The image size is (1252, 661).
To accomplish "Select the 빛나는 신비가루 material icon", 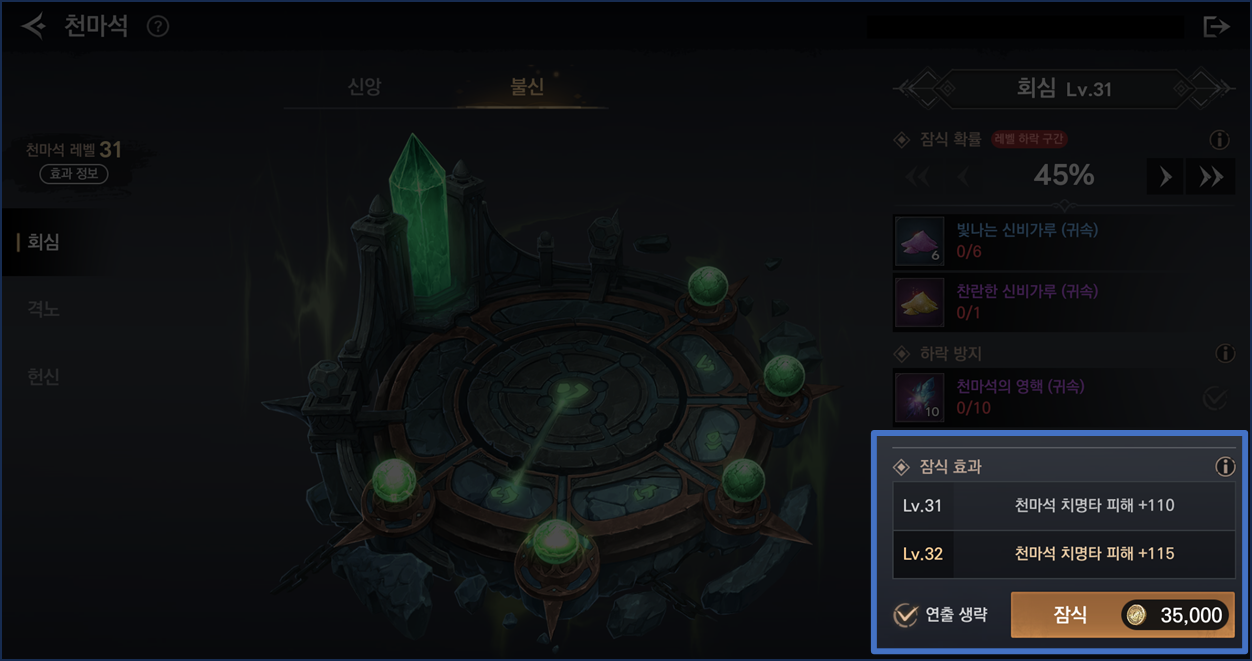I will [919, 241].
